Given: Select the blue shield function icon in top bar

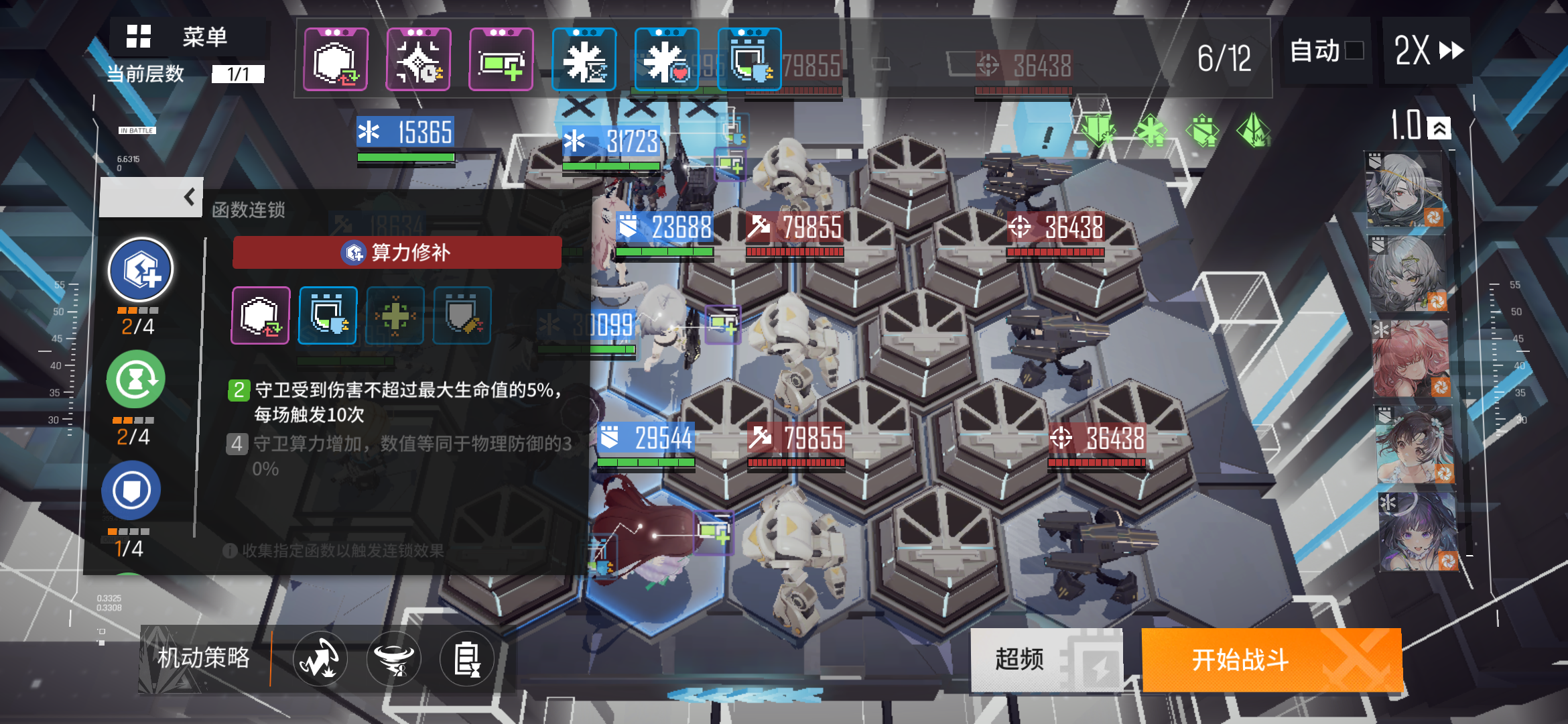Looking at the screenshot, I should coord(749,59).
